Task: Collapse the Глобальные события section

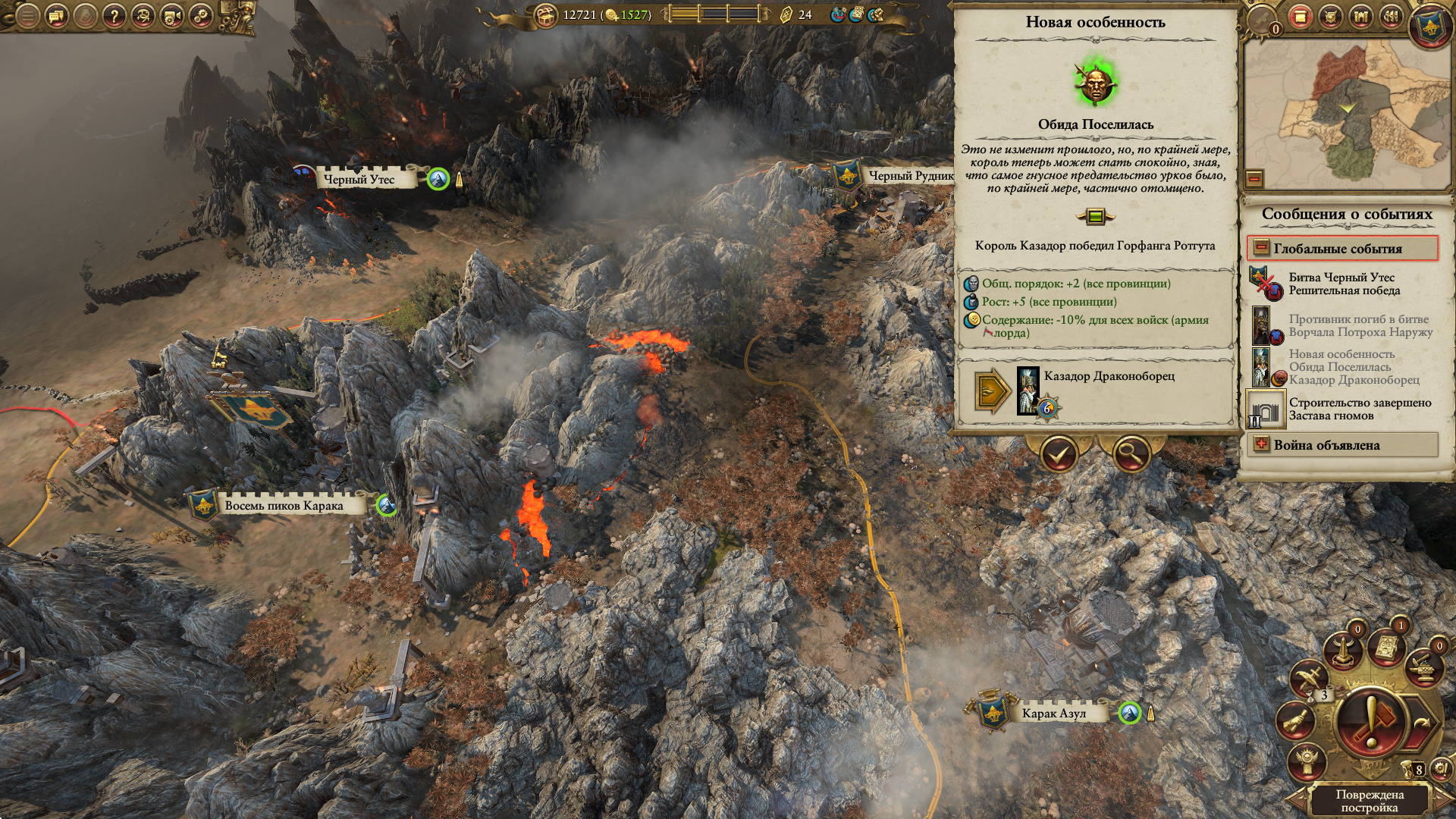Action: [1261, 248]
